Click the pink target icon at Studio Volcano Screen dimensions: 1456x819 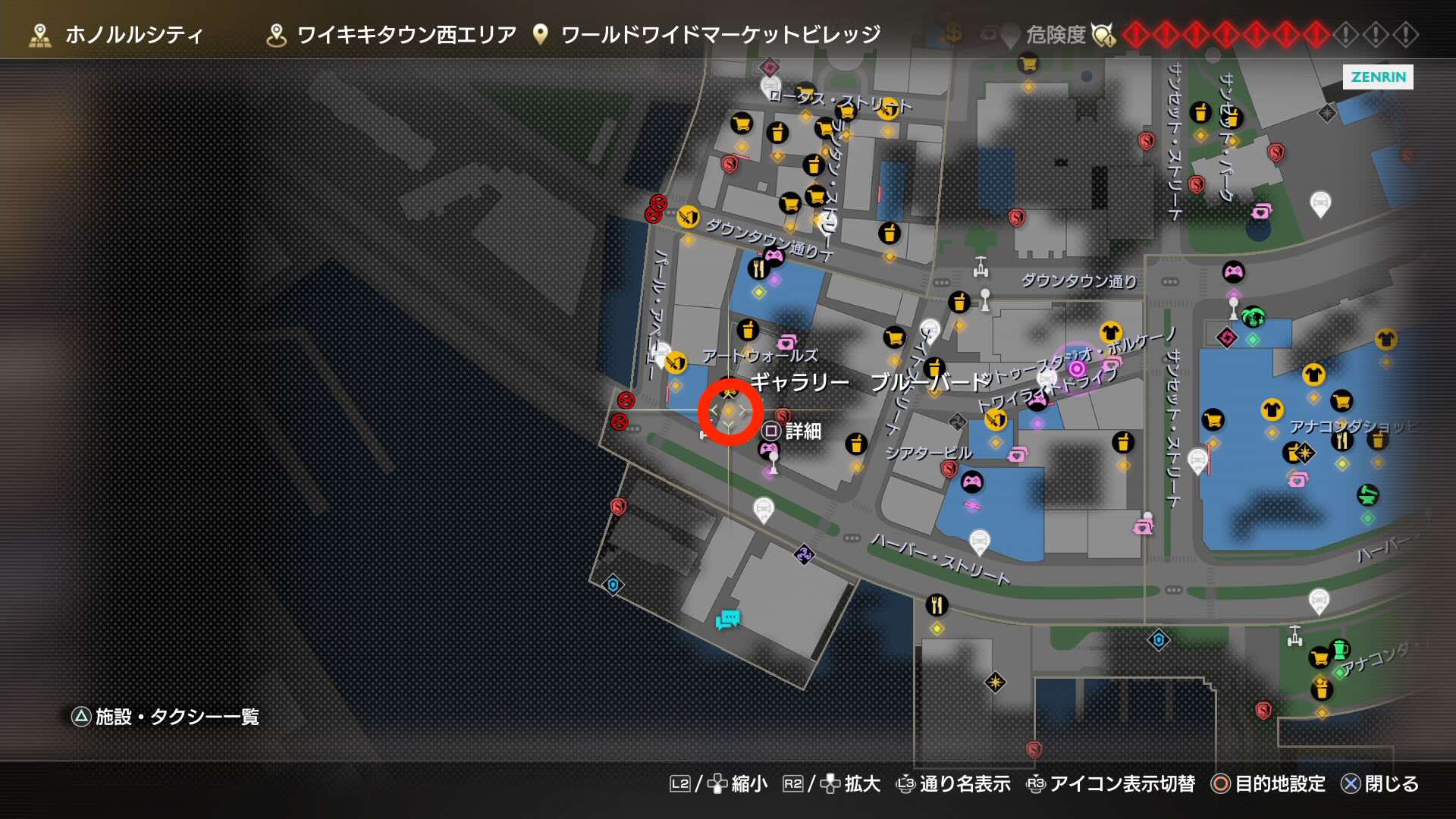pos(1076,369)
